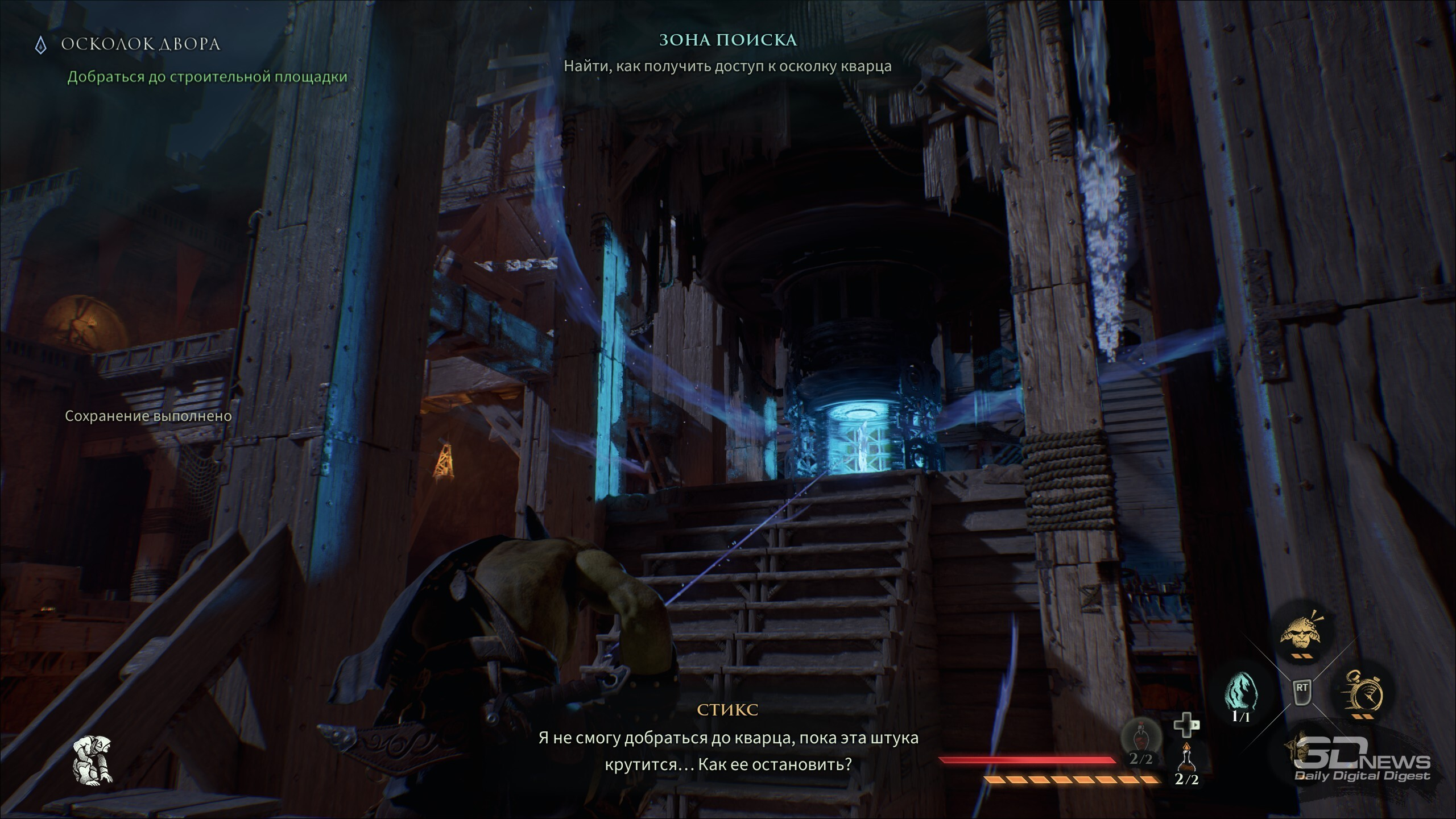
Task: Choose the teal cocoon ability slot
Action: (1240, 692)
